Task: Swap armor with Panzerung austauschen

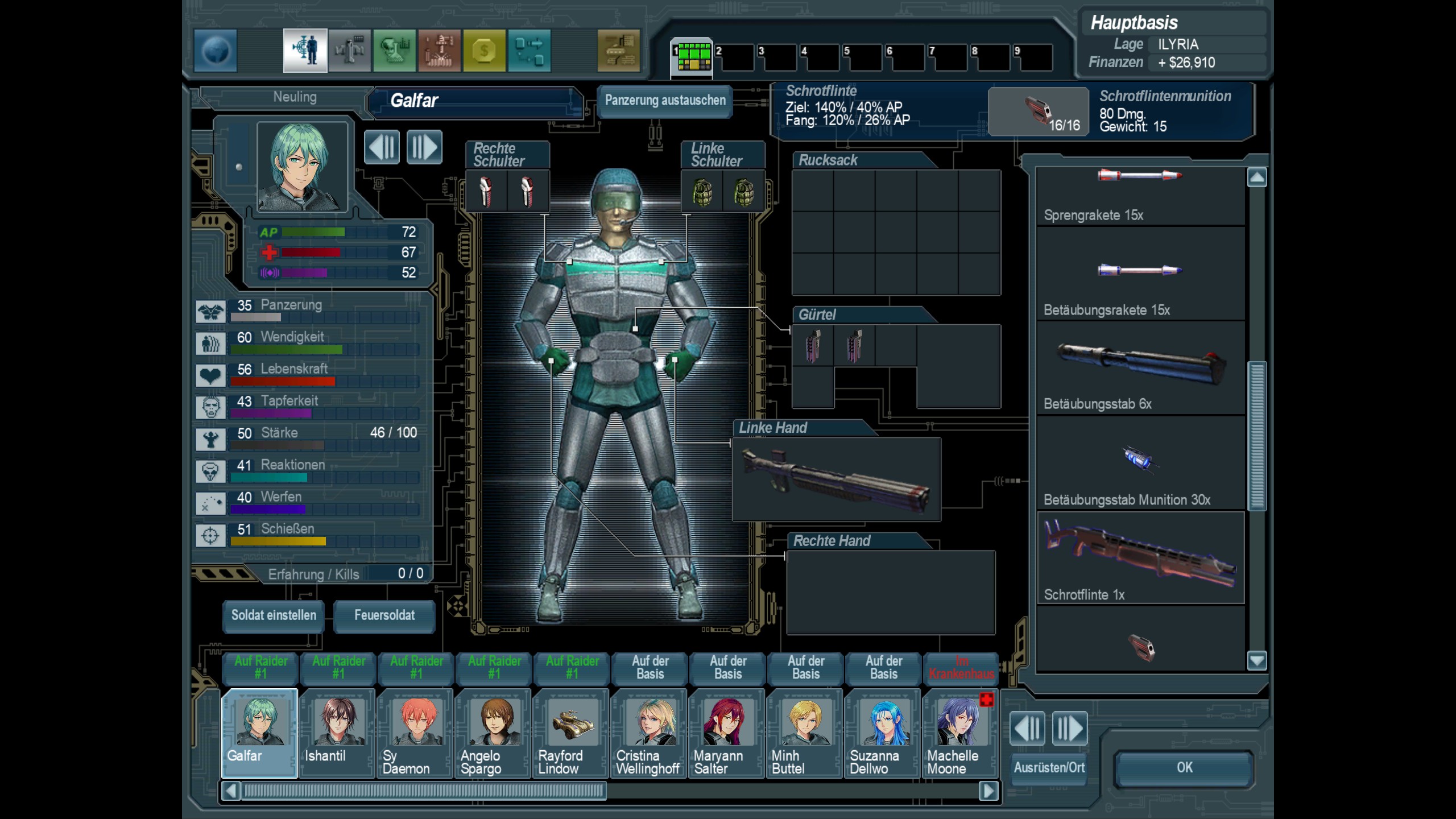Action: (x=665, y=101)
